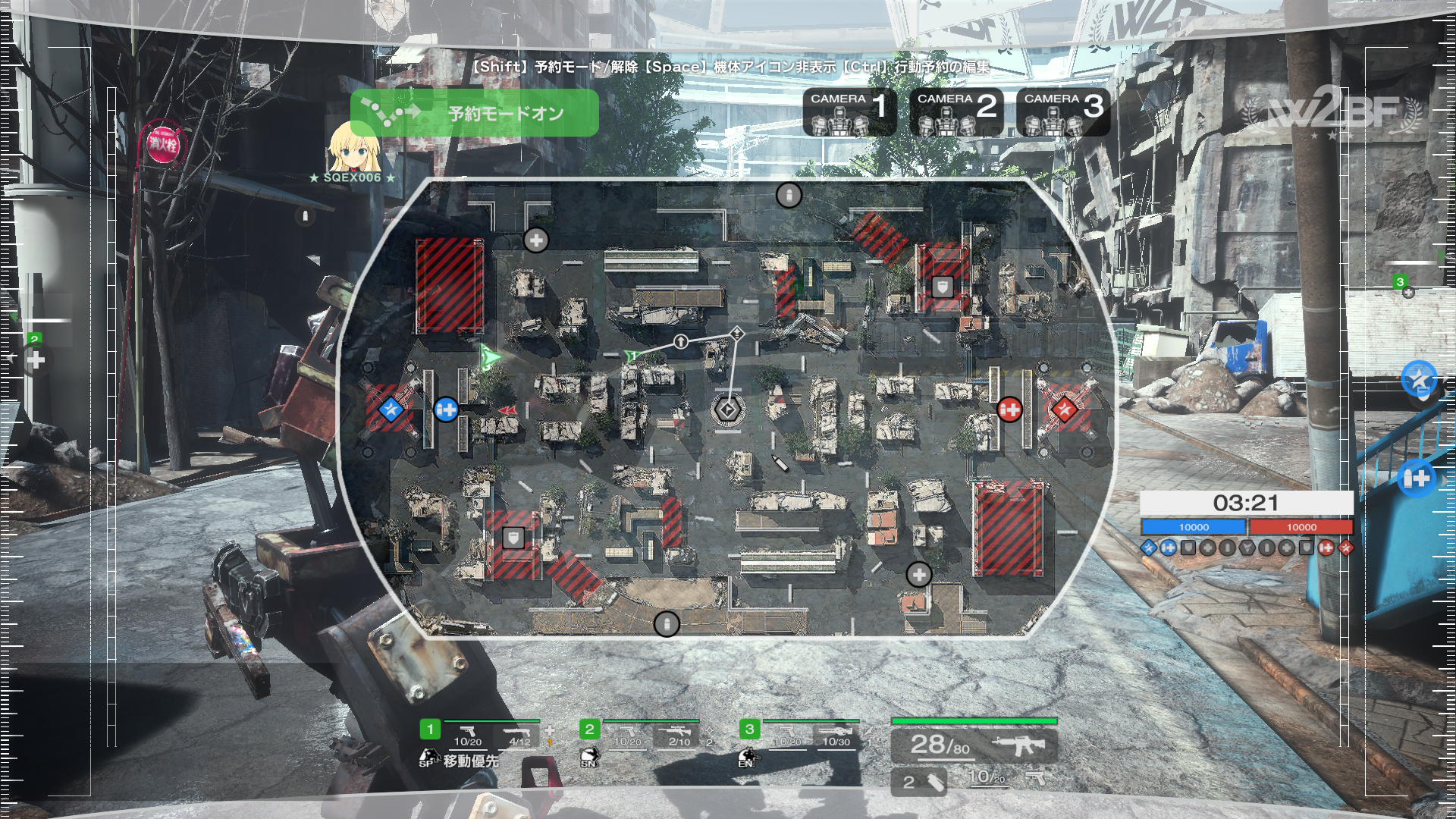Toggle the green 予約モードオン button
1456x819 pixels.
475,113
